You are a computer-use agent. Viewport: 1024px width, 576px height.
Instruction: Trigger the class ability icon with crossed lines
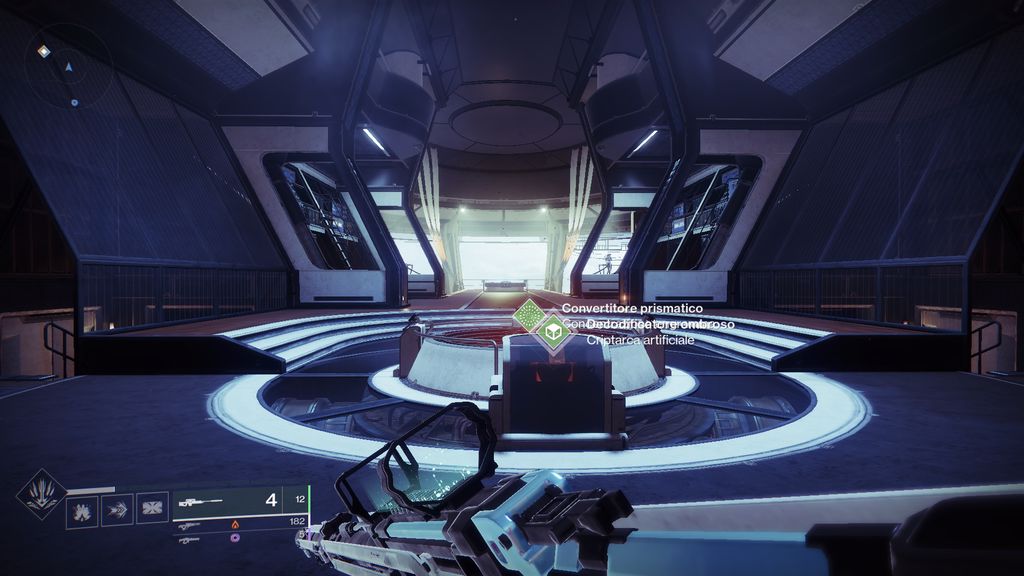click(152, 511)
